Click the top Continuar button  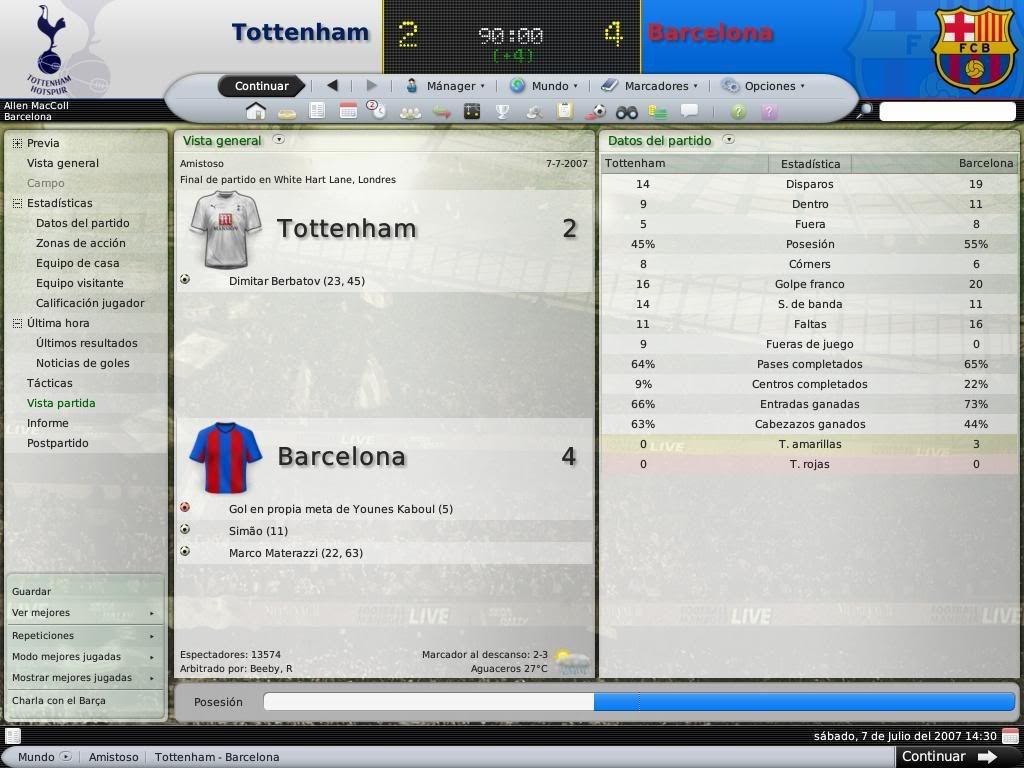[x=261, y=86]
